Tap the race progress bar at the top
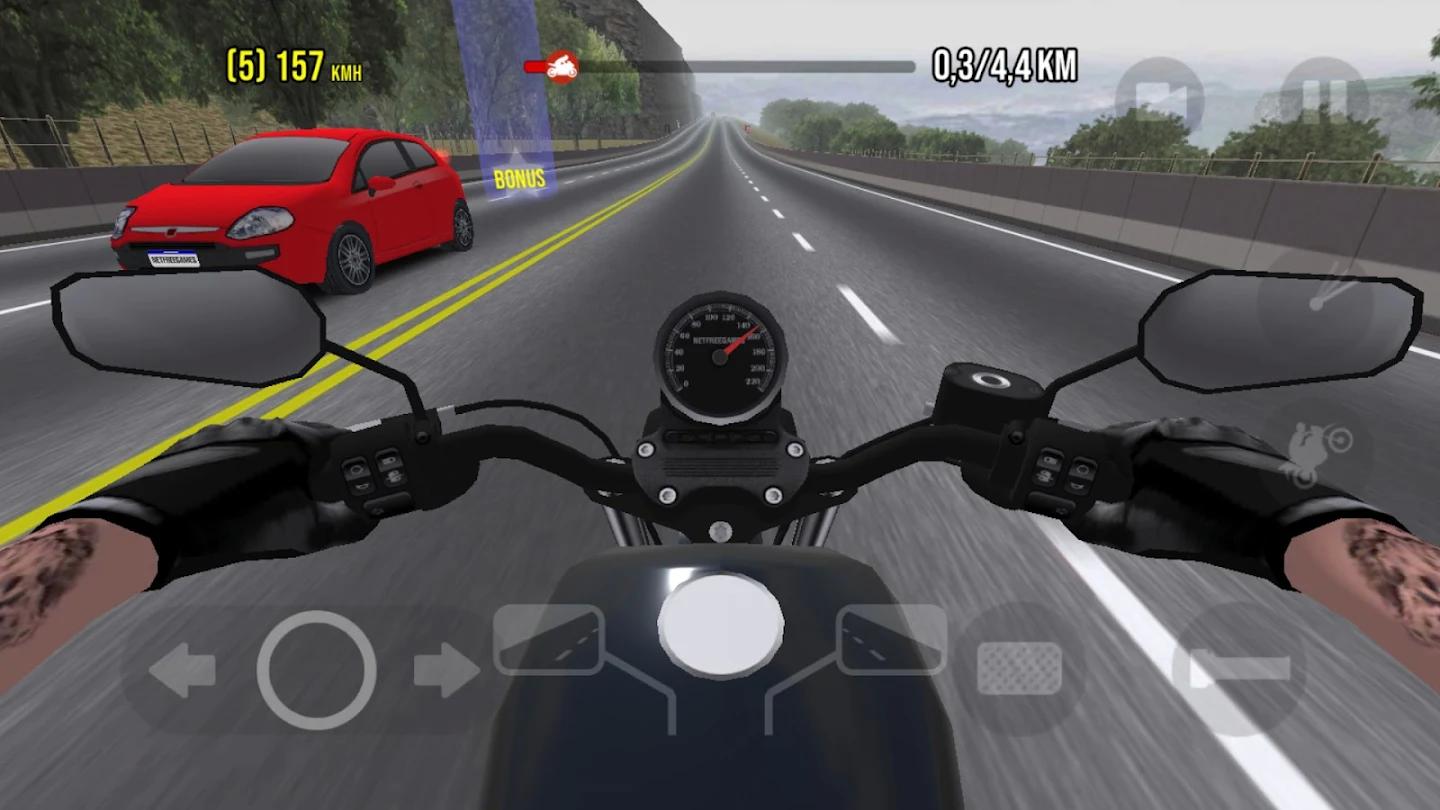 coord(720,66)
